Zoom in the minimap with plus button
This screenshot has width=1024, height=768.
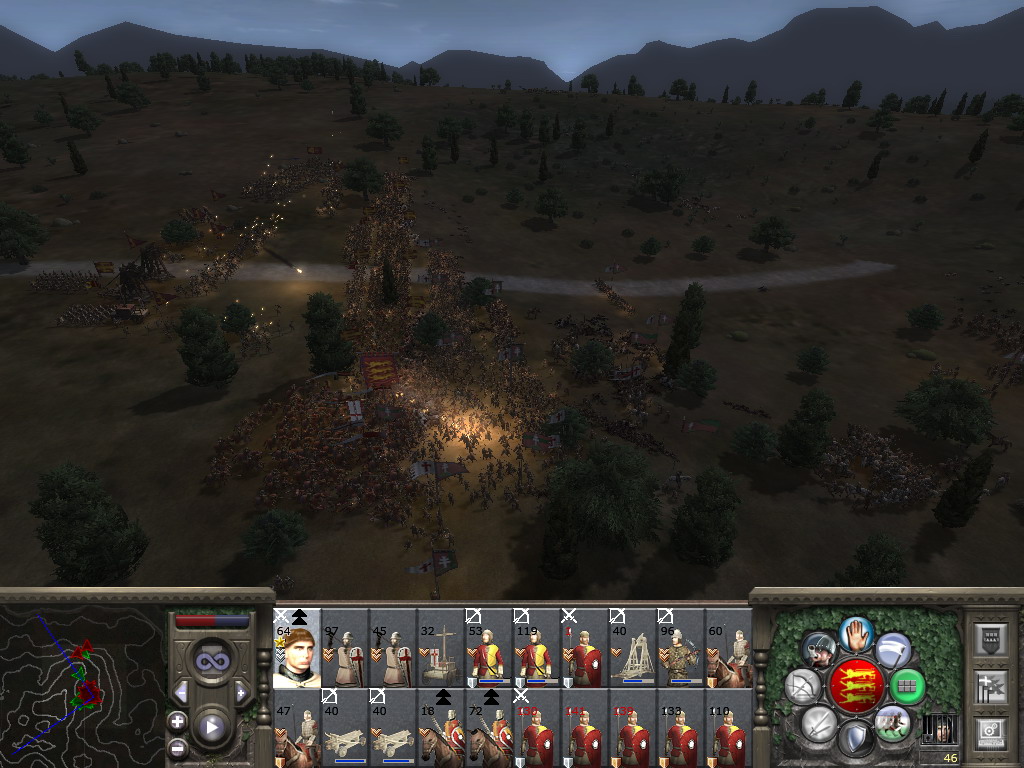tap(177, 720)
